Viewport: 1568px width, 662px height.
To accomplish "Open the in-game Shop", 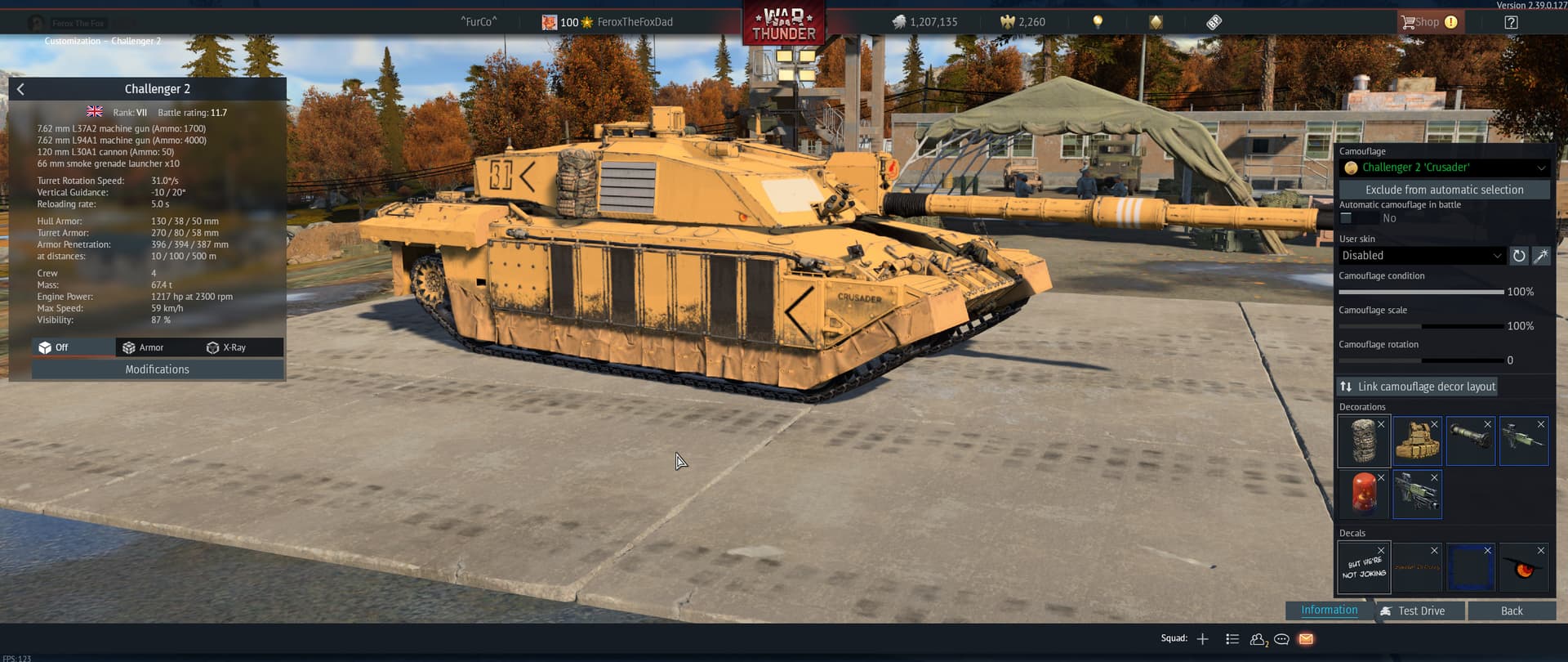I will coord(1429,22).
